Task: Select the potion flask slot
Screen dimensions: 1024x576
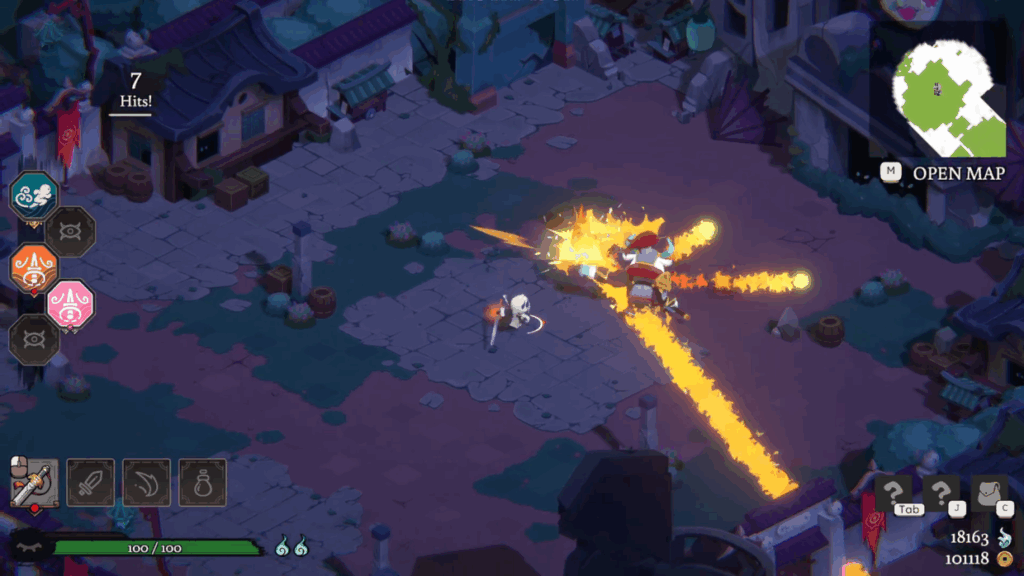Action: 203,482
